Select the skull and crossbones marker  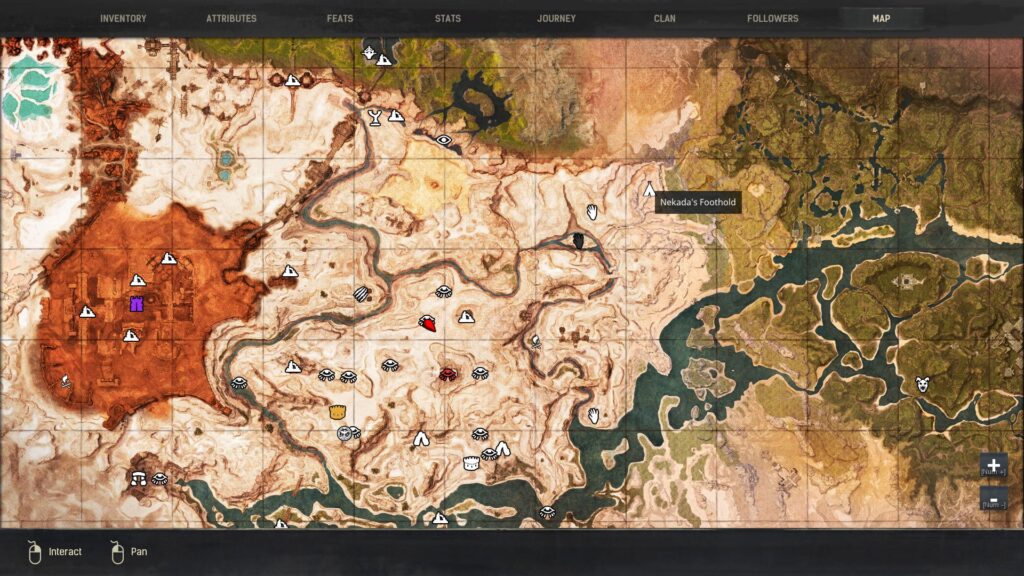66,380
